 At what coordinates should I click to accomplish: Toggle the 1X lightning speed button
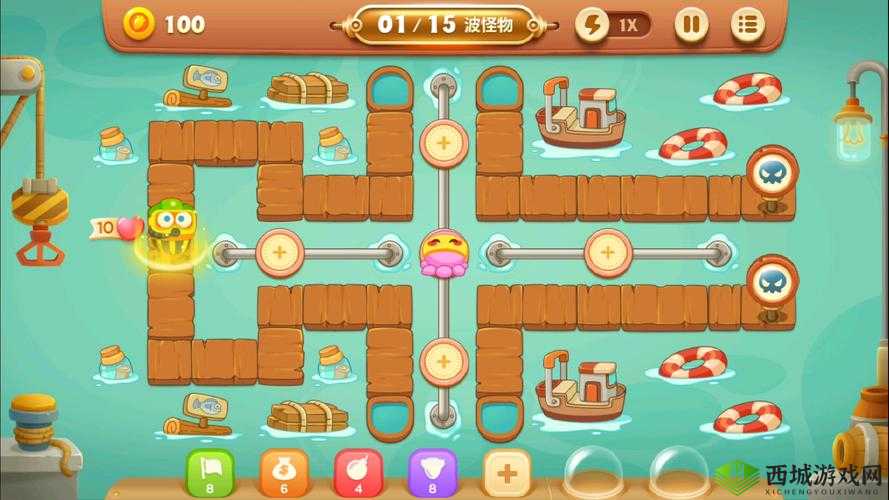pyautogui.click(x=613, y=25)
